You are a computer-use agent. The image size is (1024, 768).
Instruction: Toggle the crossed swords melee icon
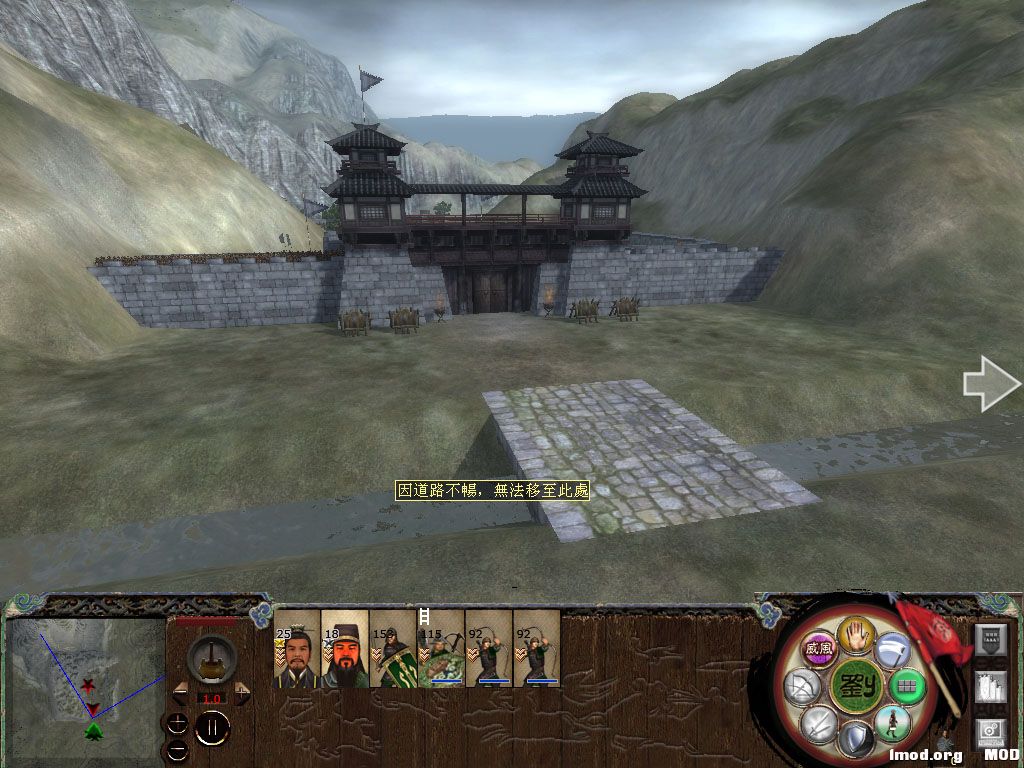pyautogui.click(x=820, y=724)
